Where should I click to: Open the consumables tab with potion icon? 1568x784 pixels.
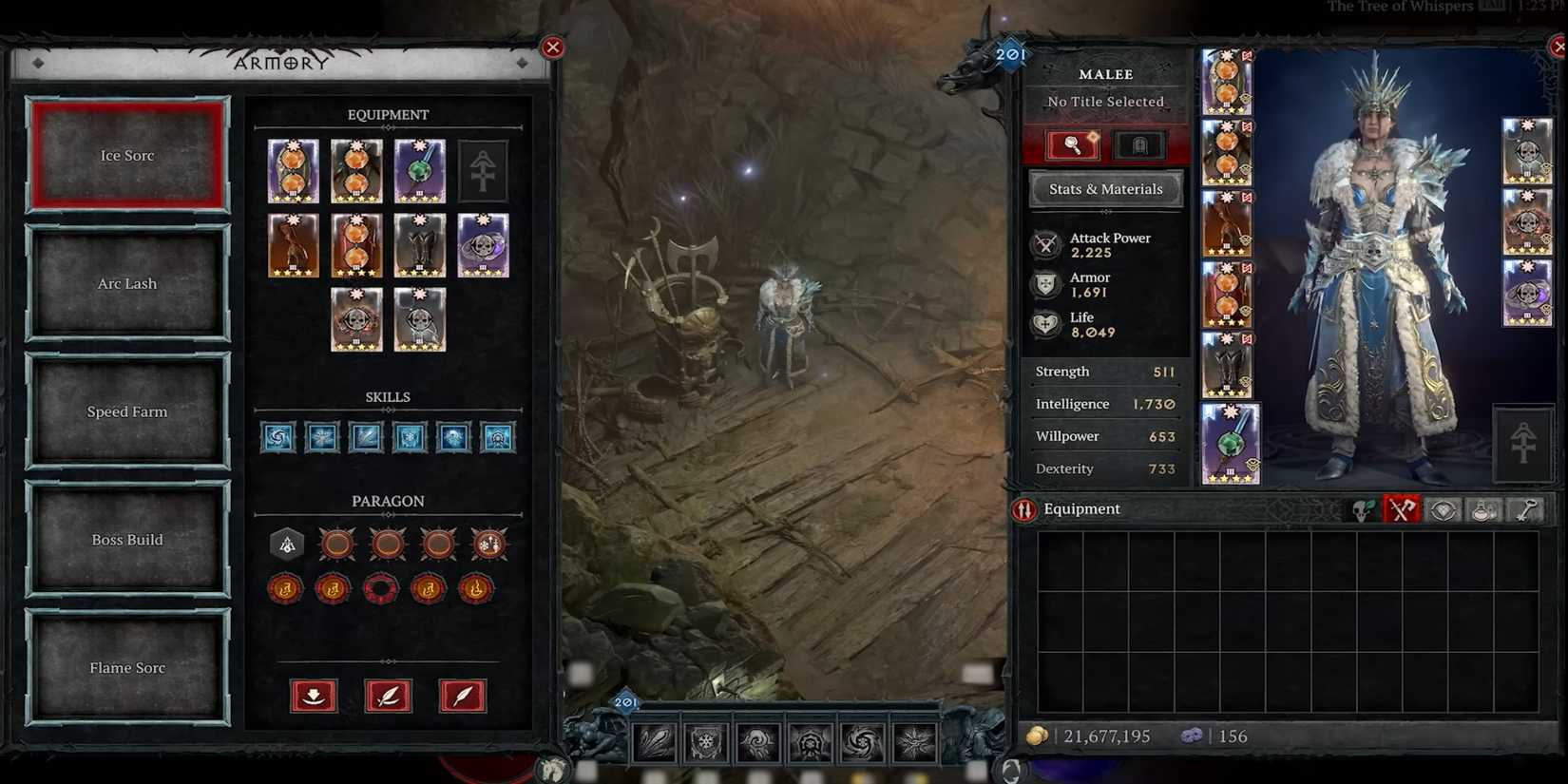(x=1482, y=509)
